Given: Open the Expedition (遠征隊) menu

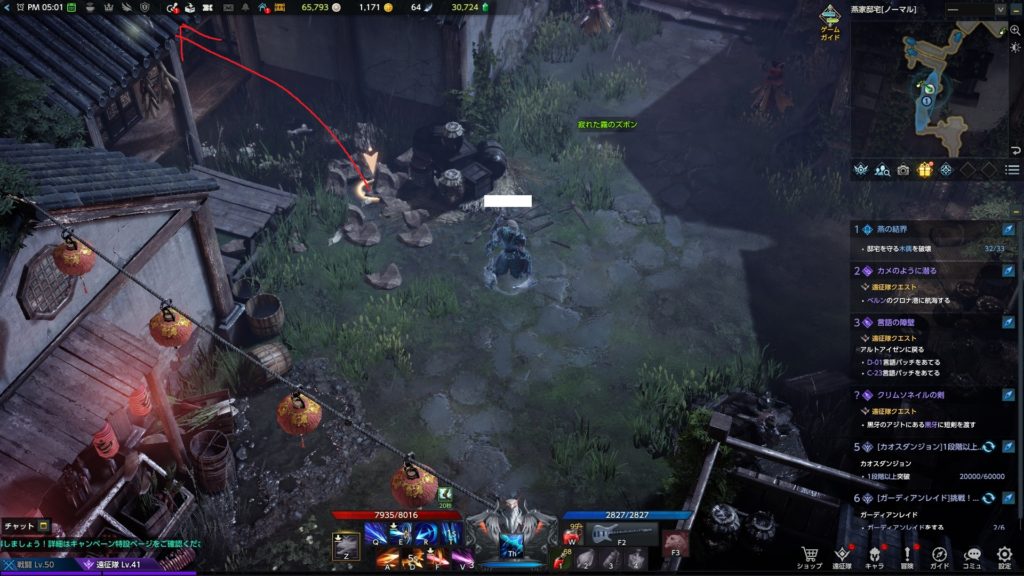Looking at the screenshot, I should [x=842, y=555].
